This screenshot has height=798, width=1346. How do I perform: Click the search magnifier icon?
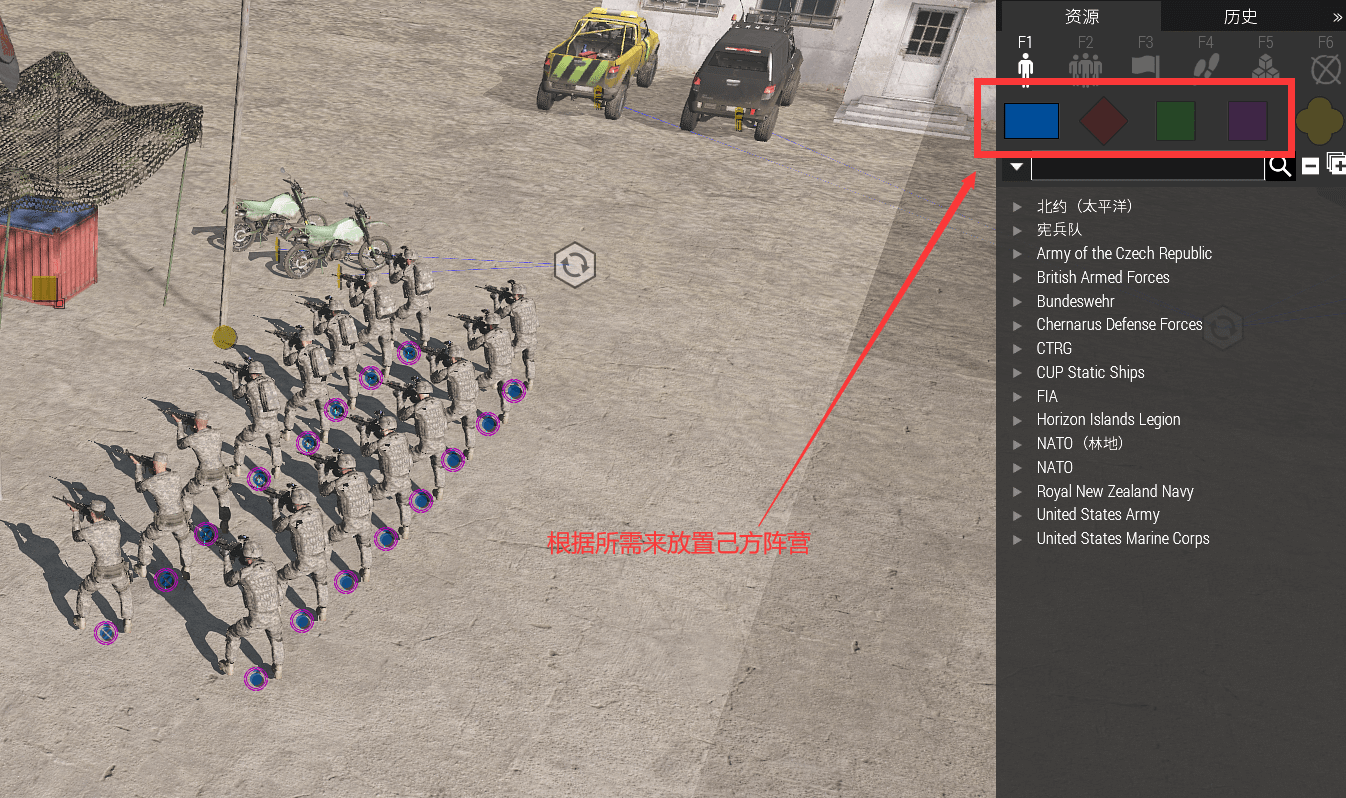click(x=1280, y=166)
